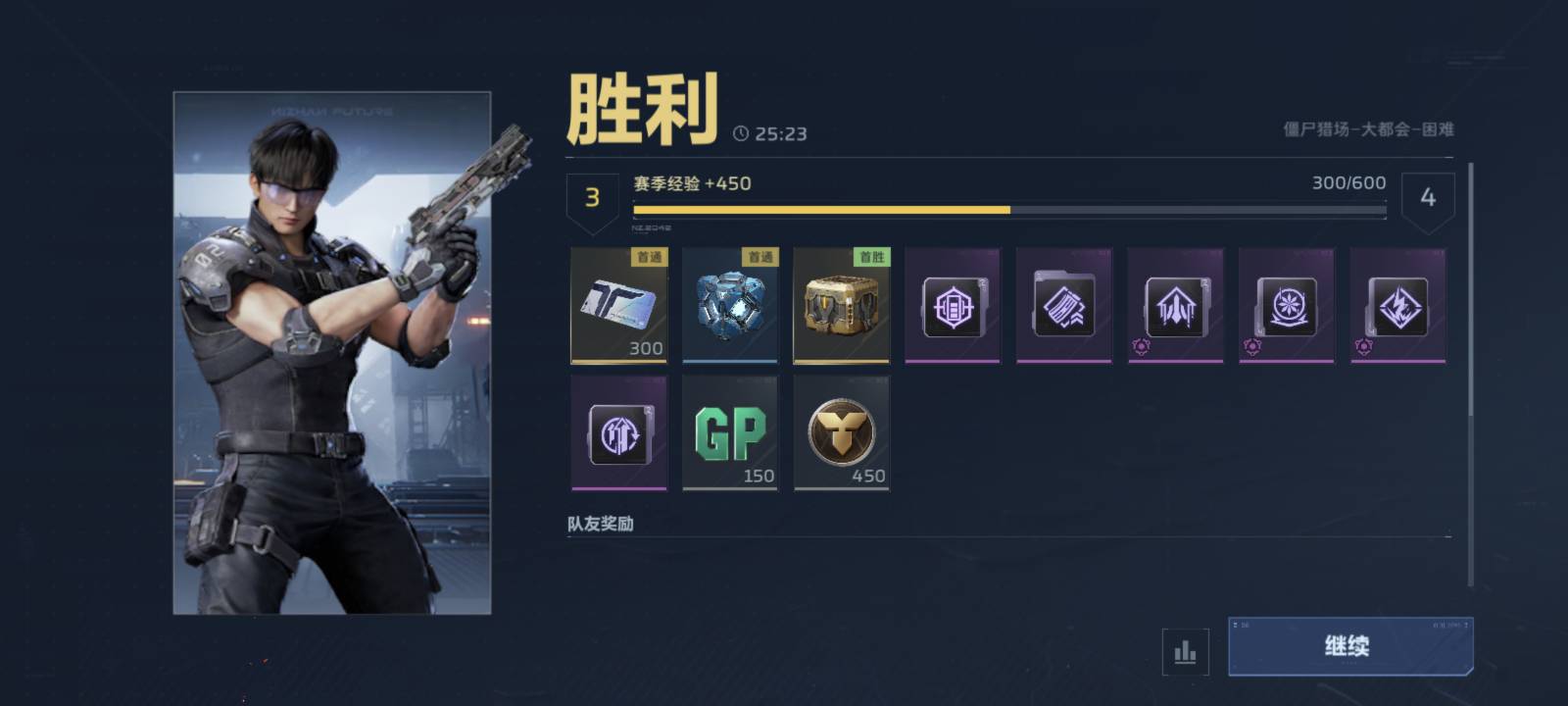Select the hexagonal magazine emblem reward card
This screenshot has height=706, width=1568.
(954, 306)
